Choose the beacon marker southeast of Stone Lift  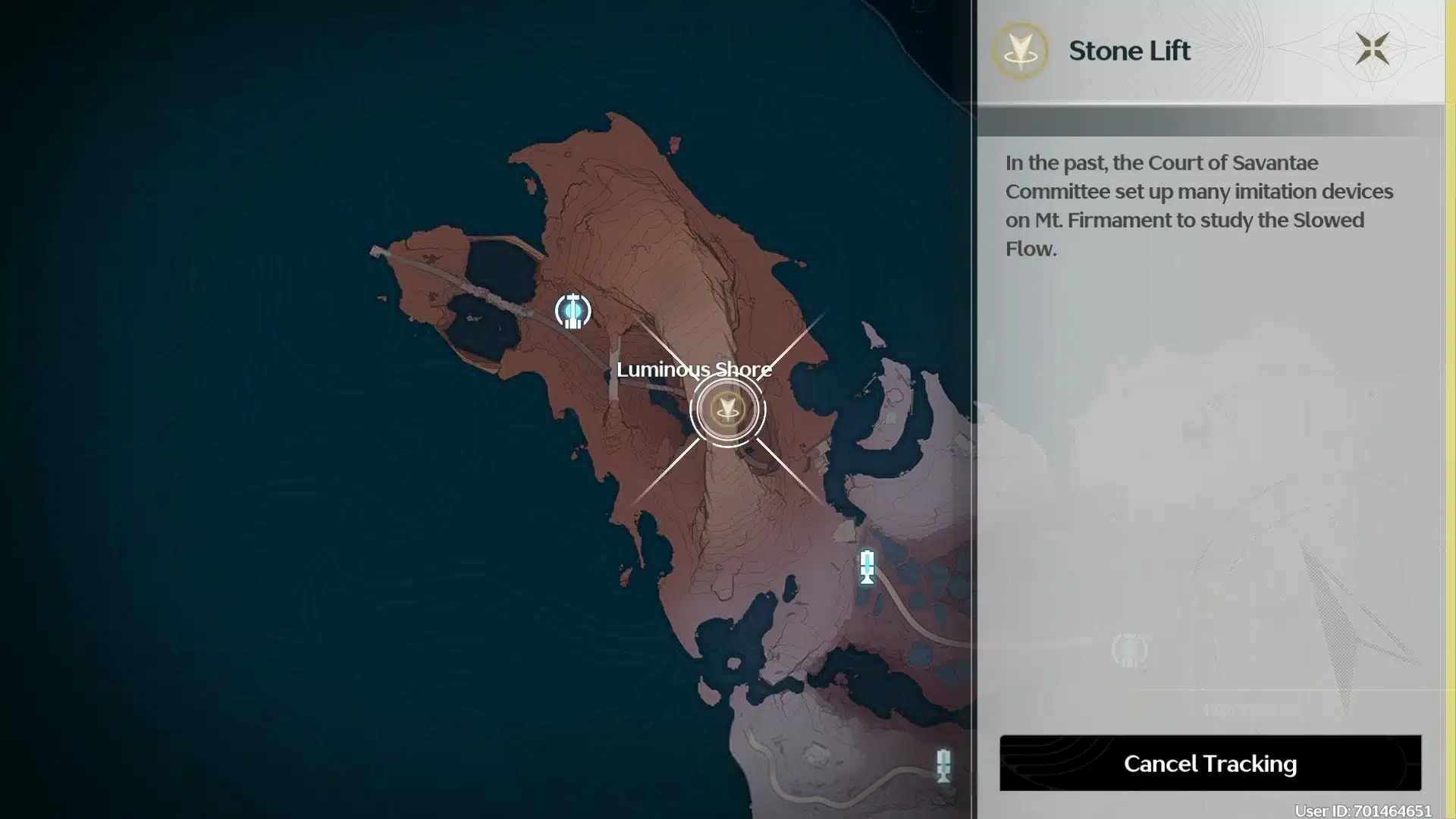coord(867,567)
